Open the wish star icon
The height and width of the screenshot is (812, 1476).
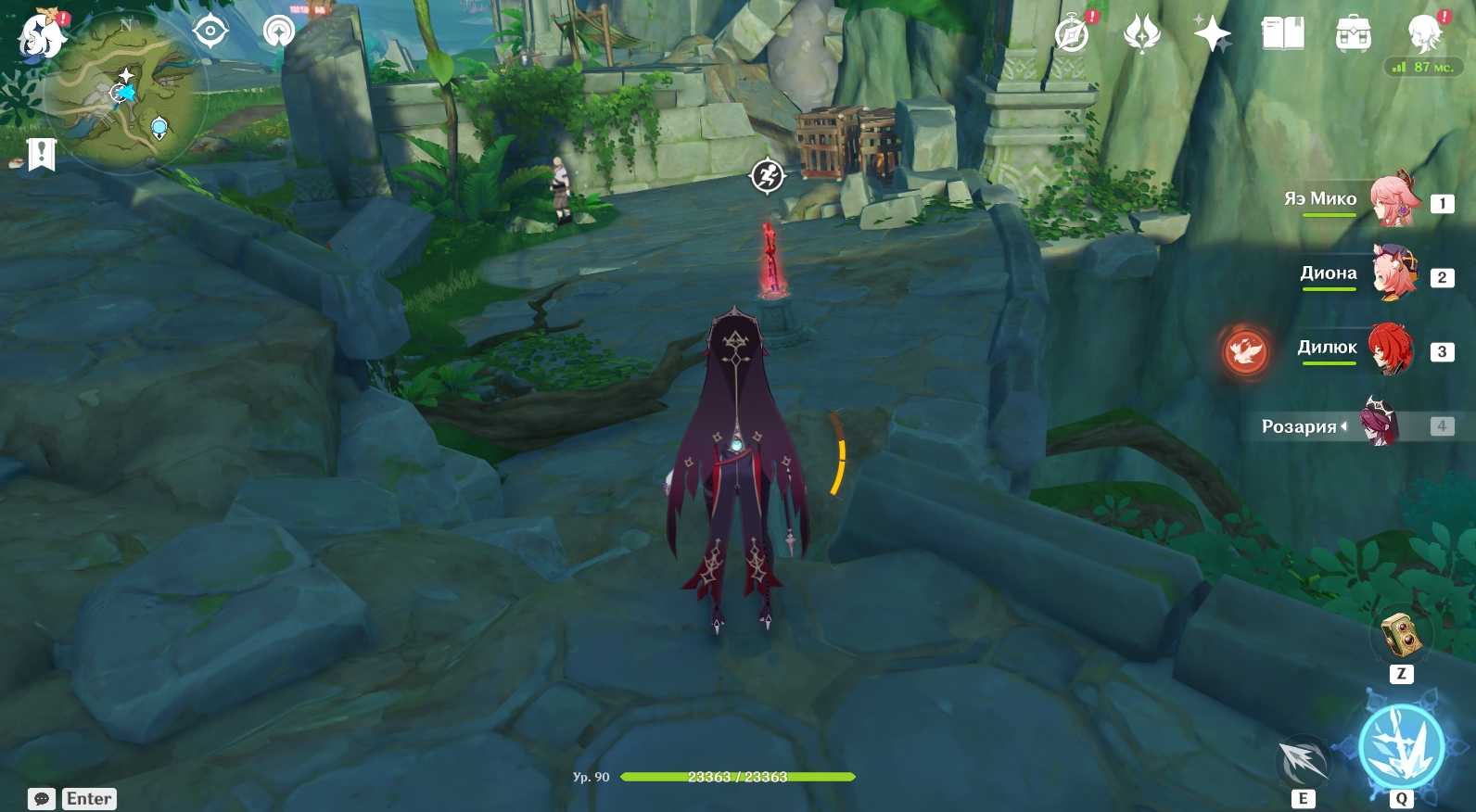point(1212,34)
